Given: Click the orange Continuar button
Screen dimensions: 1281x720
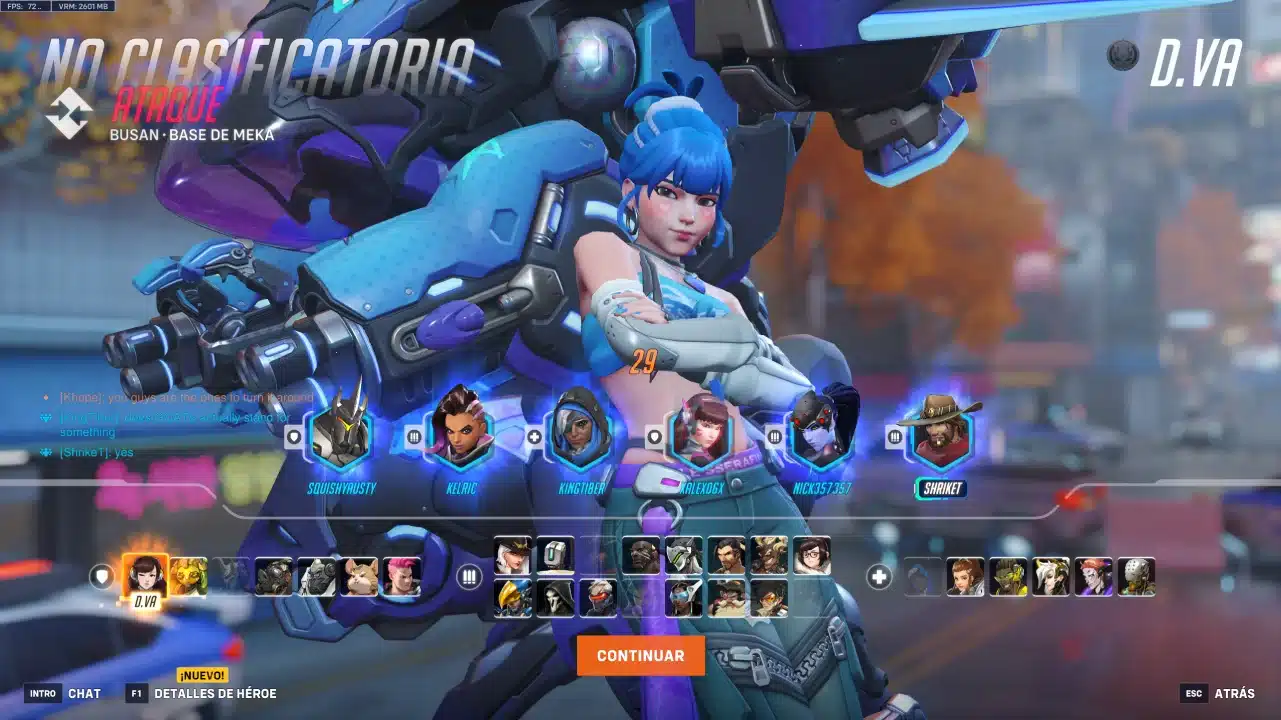Looking at the screenshot, I should point(640,656).
